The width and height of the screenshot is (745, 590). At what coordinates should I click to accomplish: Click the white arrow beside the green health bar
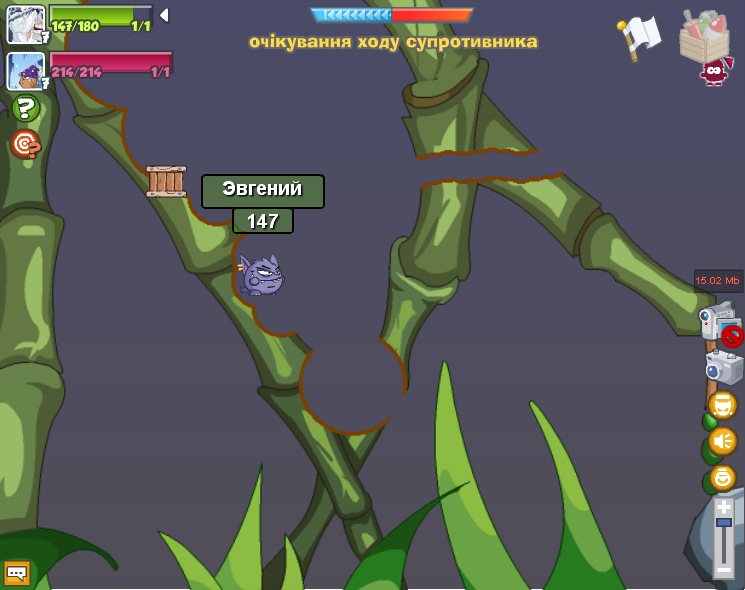click(164, 15)
